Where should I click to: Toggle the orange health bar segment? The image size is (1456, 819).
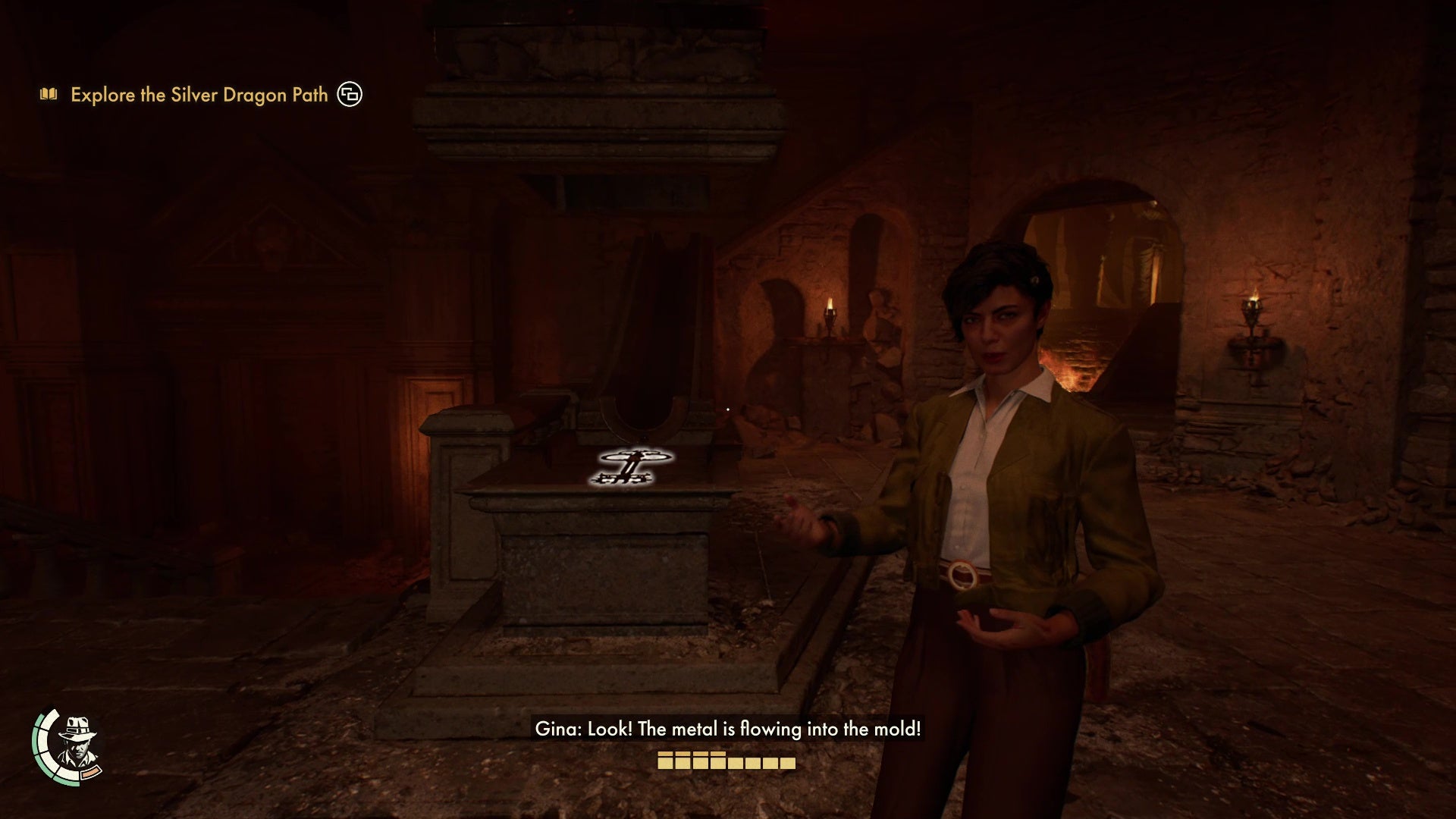click(x=90, y=773)
